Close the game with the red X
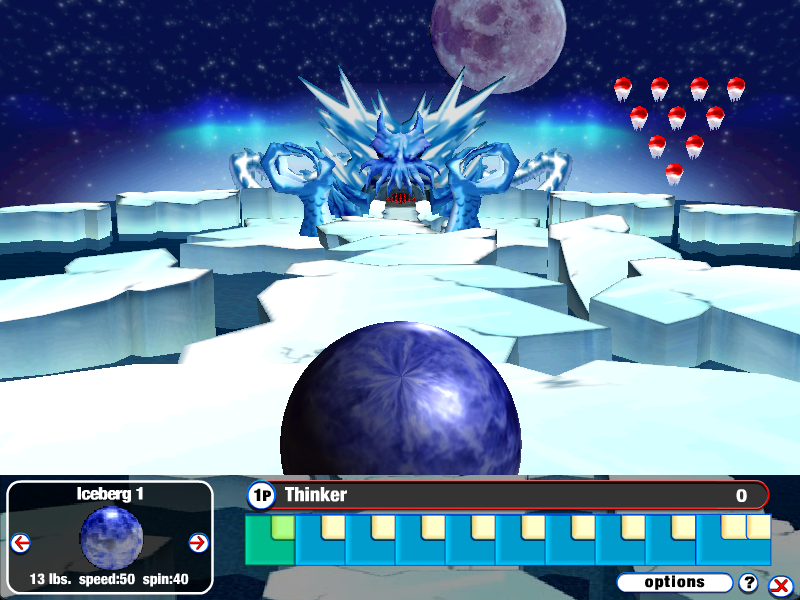Screen dimensions: 800x600 [x=779, y=586]
